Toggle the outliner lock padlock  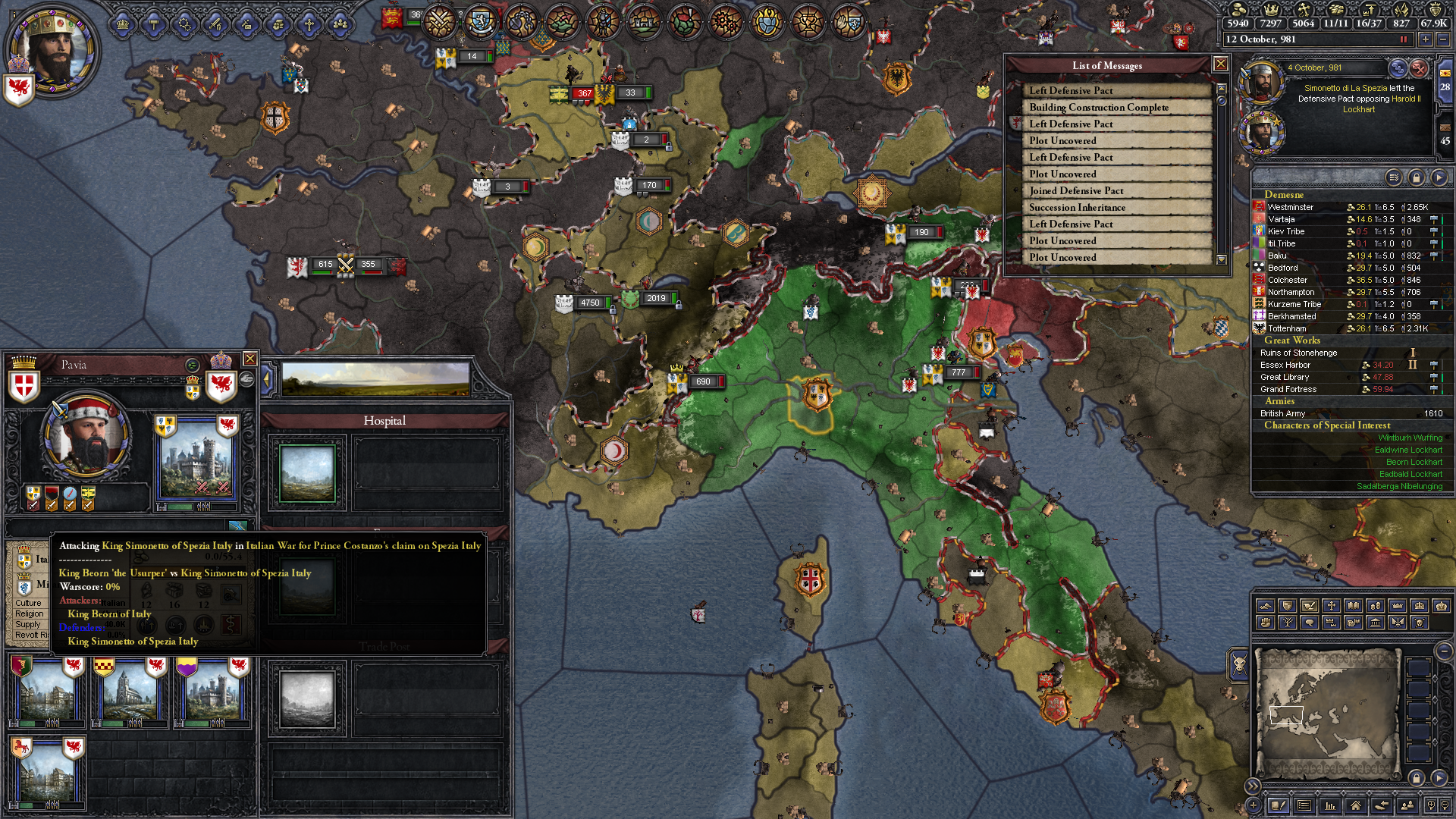(x=1417, y=177)
